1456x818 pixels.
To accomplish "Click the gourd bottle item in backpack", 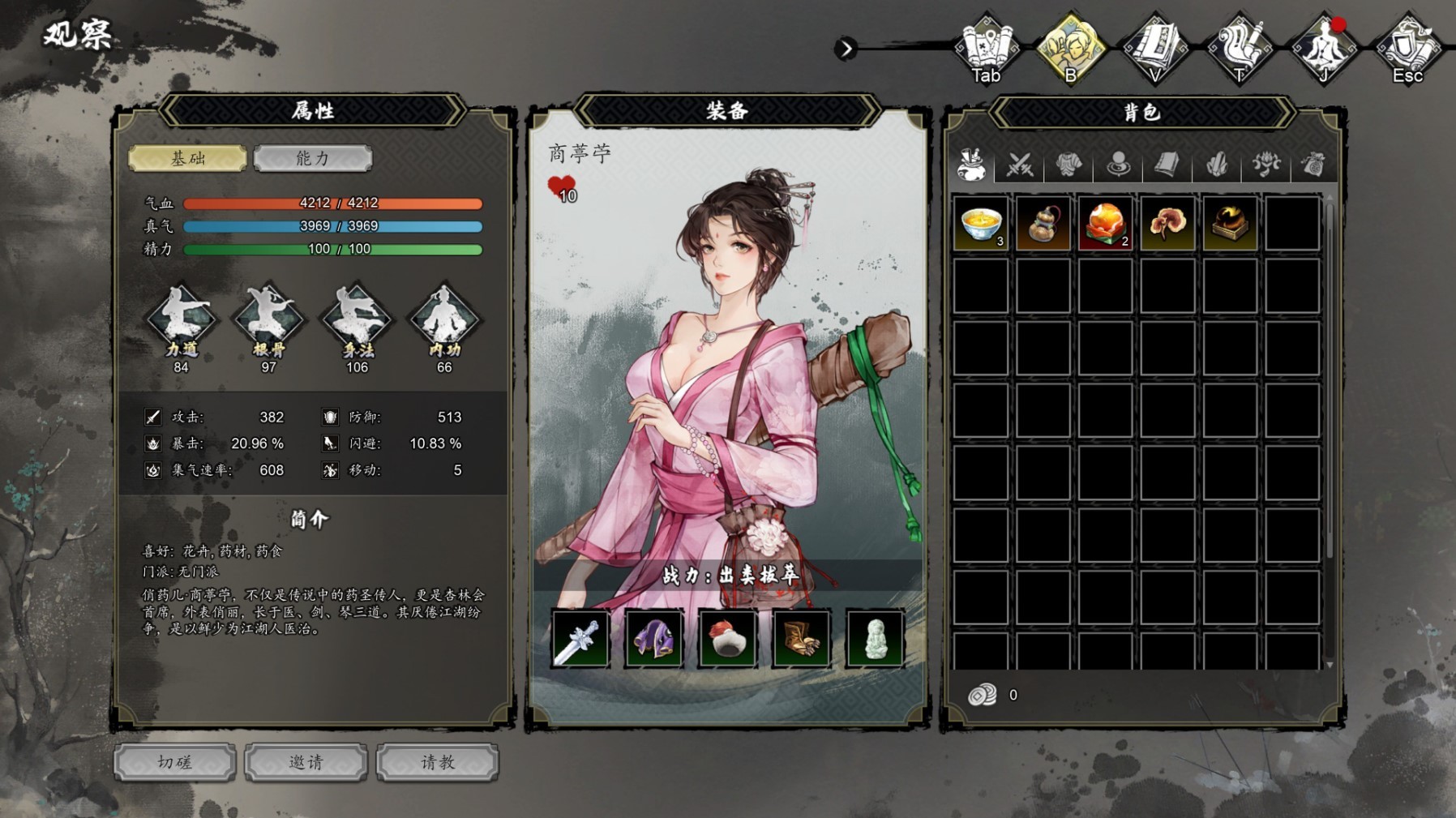I will point(1043,223).
